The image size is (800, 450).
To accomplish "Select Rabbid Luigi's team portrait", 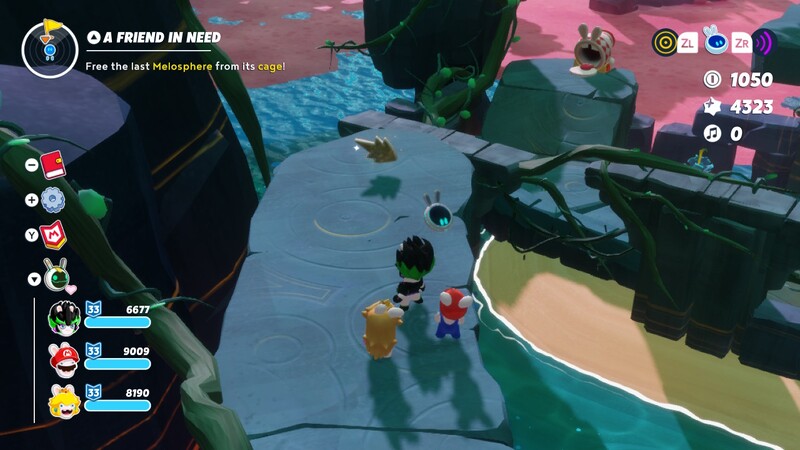I will [63, 316].
